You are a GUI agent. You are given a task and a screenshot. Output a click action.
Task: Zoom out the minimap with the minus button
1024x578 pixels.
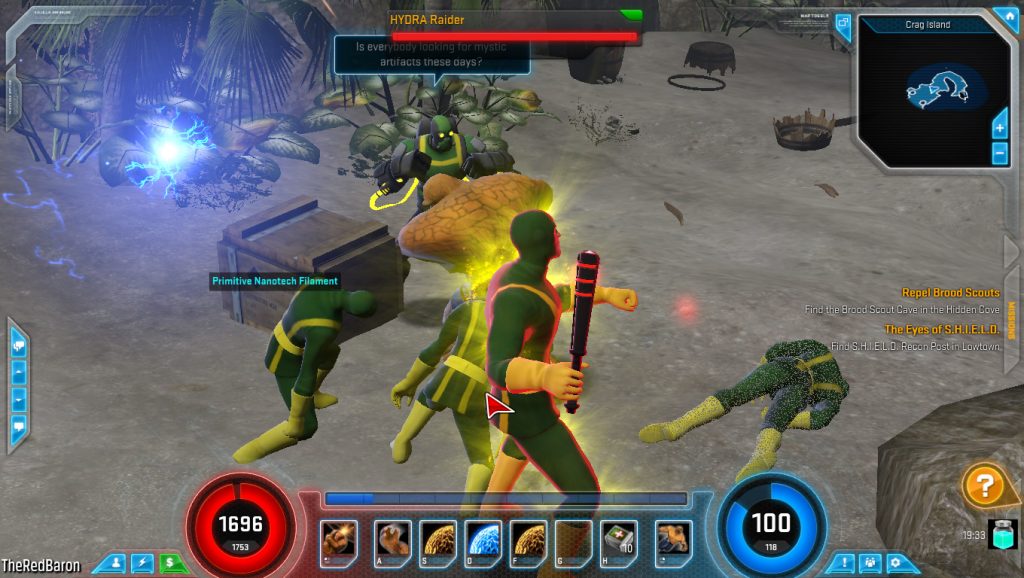[x=999, y=153]
